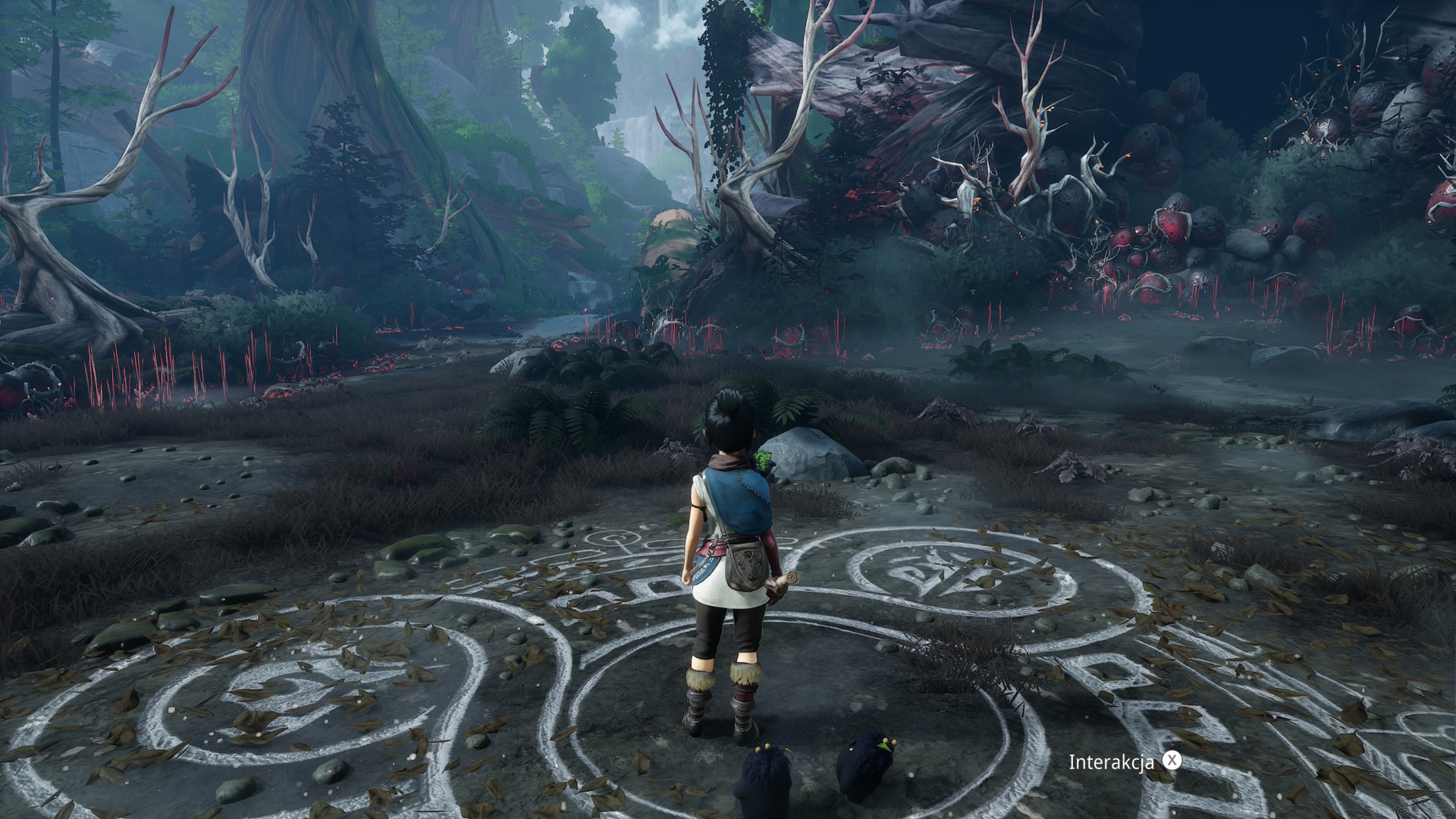
Task: Select the large grey boulder beside Kena
Action: click(x=808, y=455)
